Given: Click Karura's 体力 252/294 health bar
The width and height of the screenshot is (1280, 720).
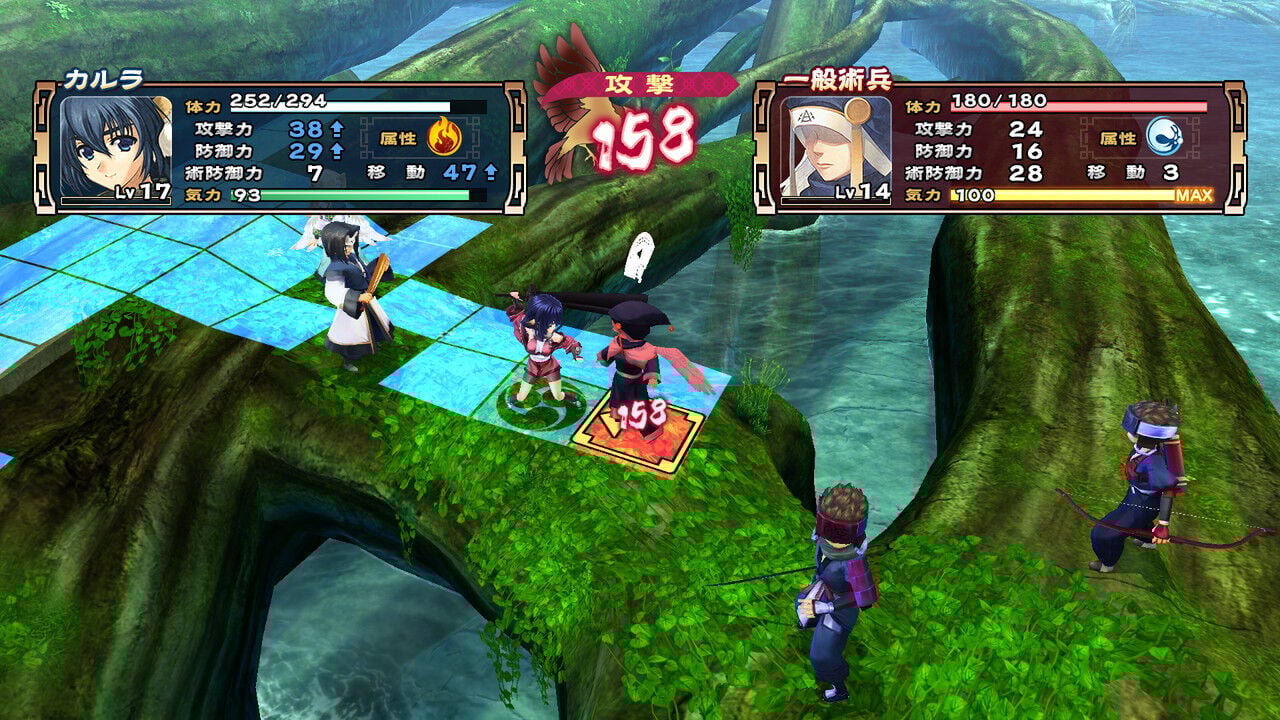Looking at the screenshot, I should [x=335, y=102].
